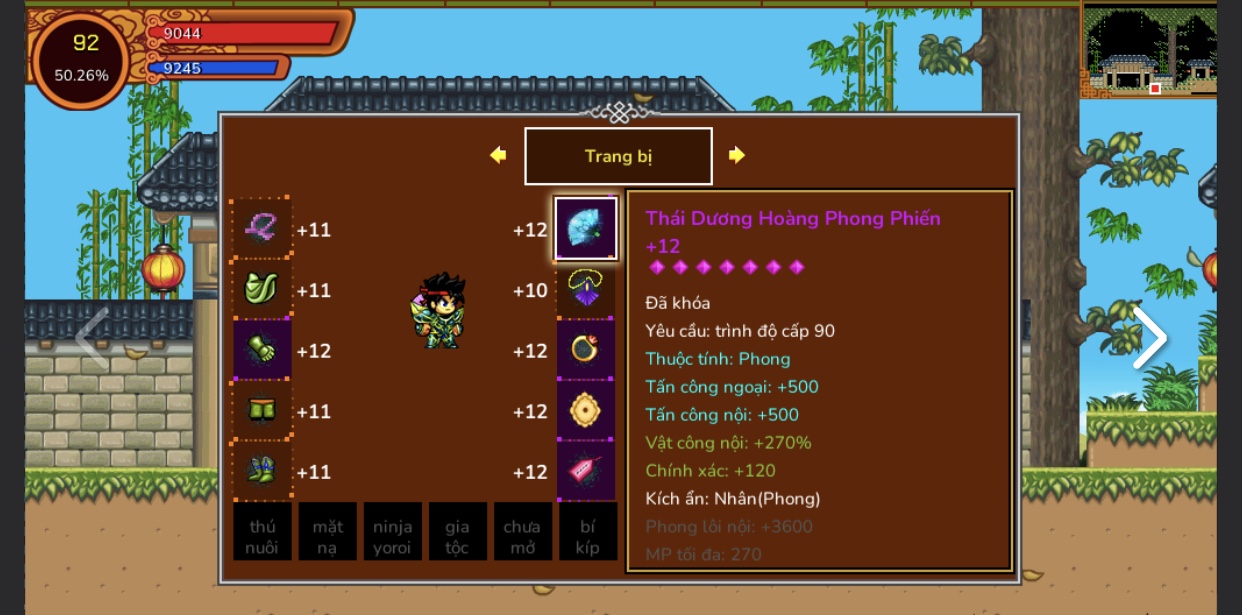
Task: Go to the next tab with right arrow
Action: click(737, 155)
